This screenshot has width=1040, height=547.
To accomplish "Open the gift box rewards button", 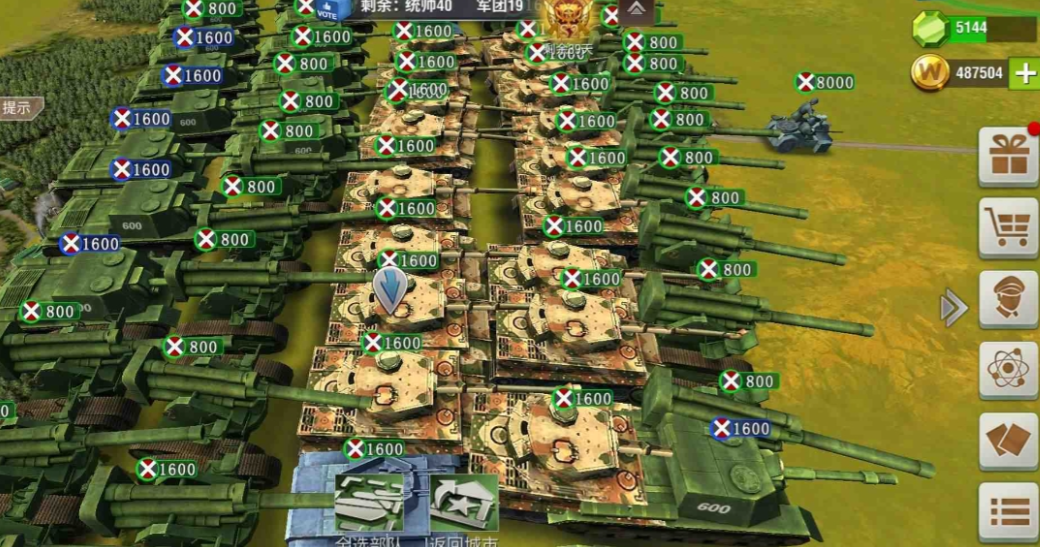I will 1008,158.
